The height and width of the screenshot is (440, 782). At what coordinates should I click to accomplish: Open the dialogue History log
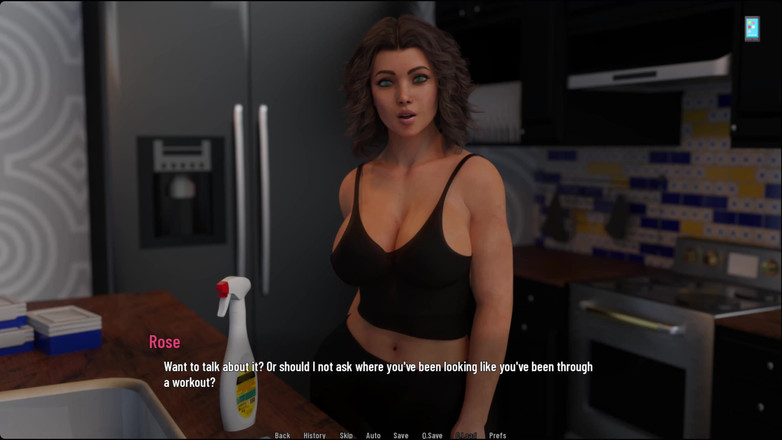click(314, 435)
